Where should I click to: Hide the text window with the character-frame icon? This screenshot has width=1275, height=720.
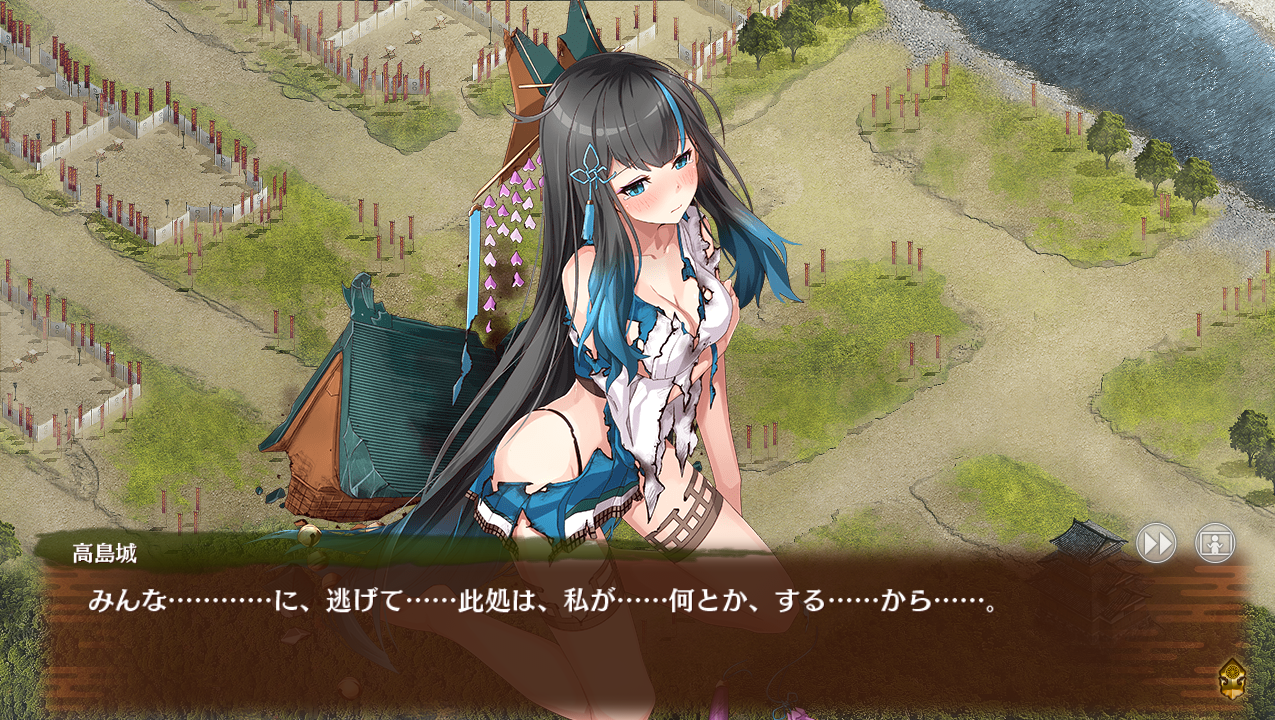1215,544
